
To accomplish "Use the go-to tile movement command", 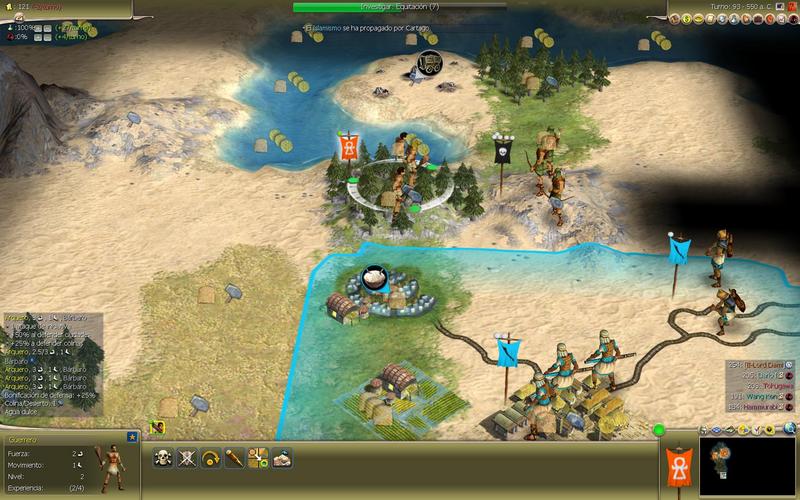I will tap(258, 458).
